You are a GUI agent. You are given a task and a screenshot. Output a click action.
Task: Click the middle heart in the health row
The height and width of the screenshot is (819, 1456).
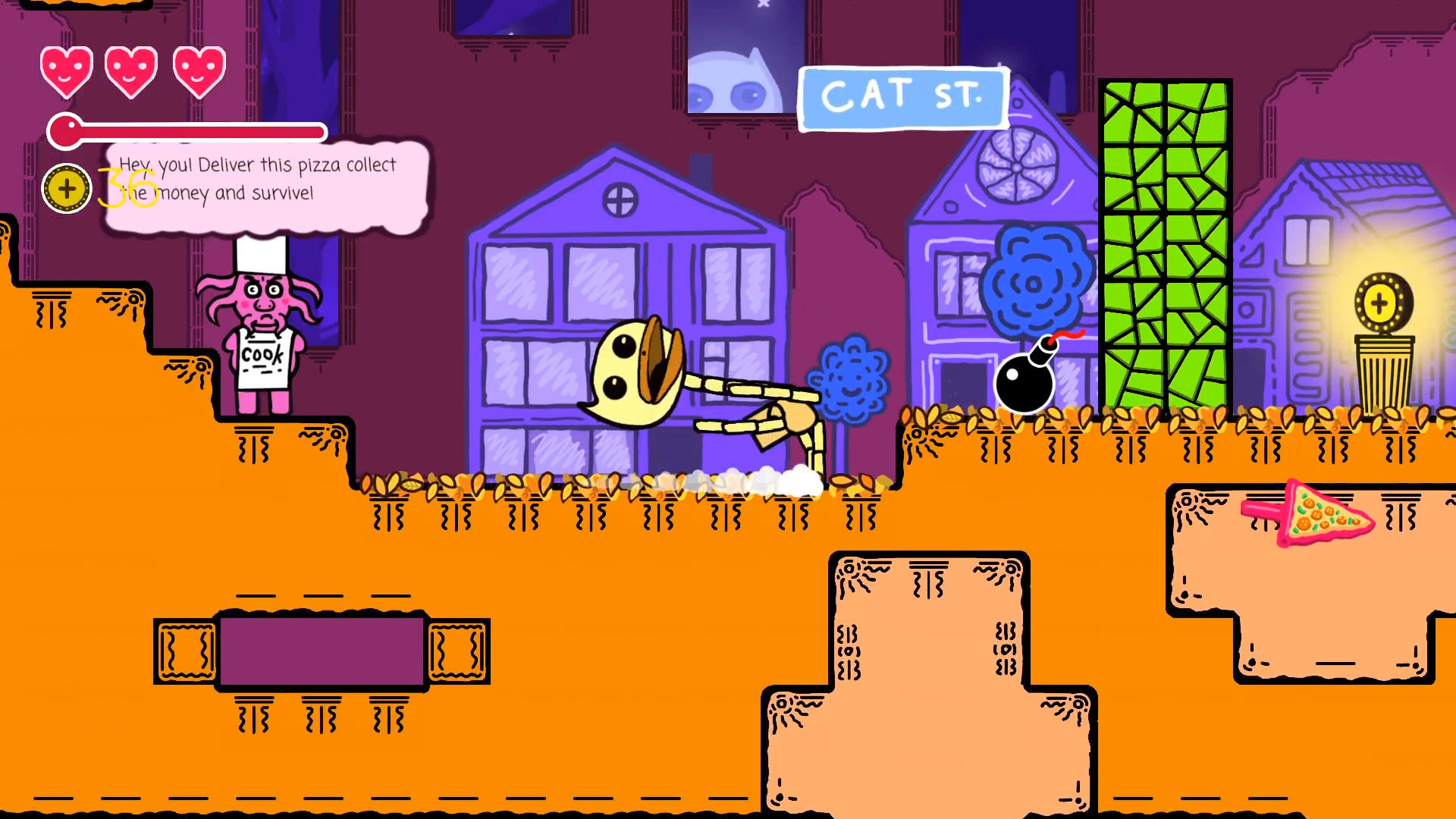click(x=130, y=72)
